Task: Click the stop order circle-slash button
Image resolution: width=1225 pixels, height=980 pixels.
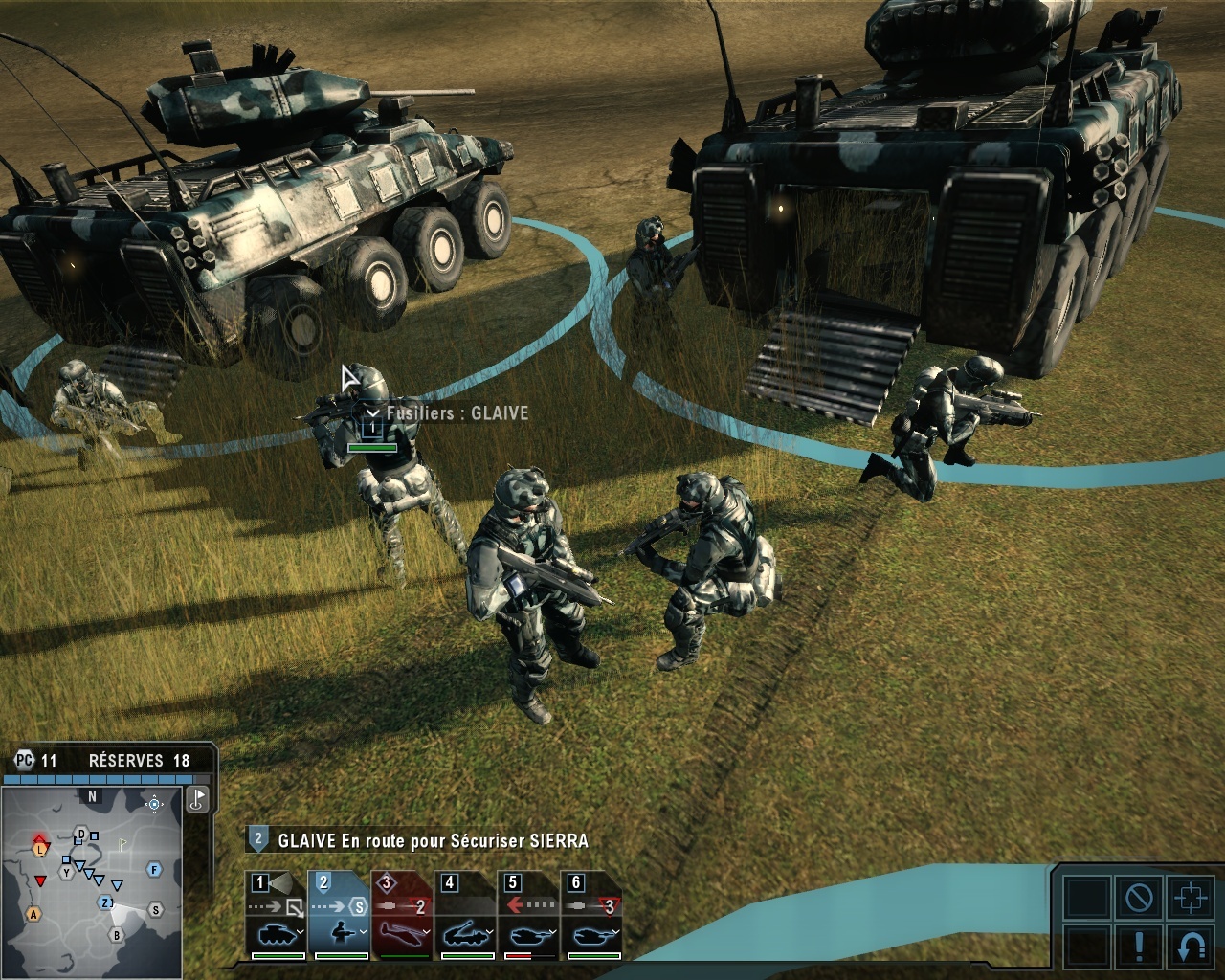Action: pos(1139,898)
